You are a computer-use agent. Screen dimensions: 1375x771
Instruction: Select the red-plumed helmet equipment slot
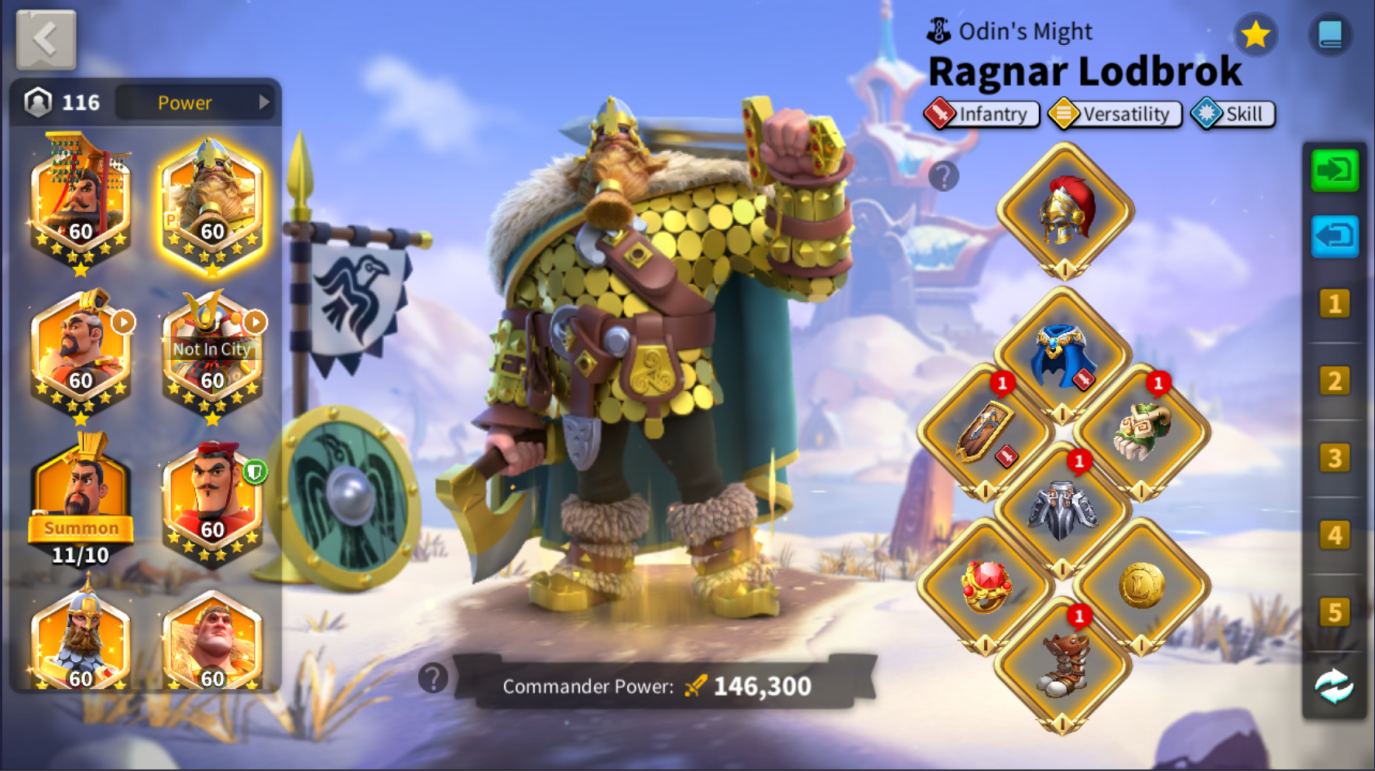1065,210
